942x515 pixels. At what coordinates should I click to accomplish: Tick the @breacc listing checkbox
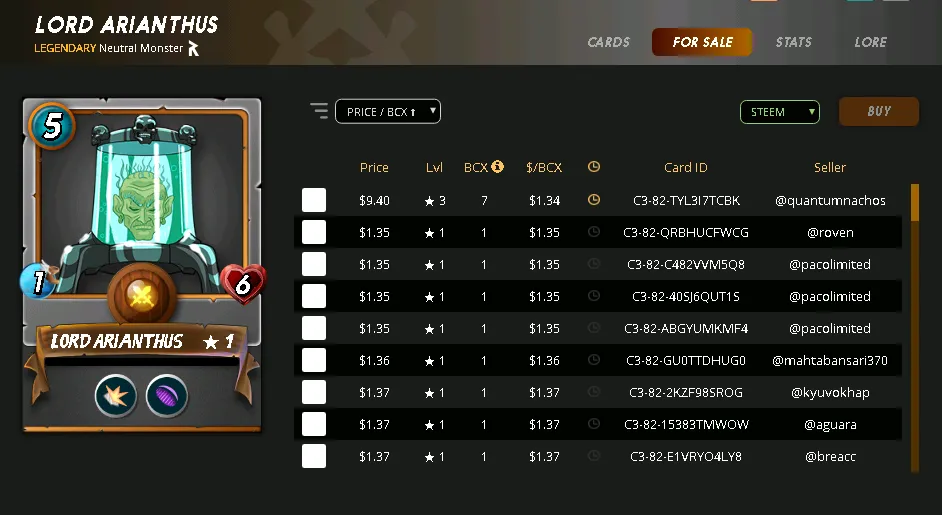pyautogui.click(x=314, y=456)
